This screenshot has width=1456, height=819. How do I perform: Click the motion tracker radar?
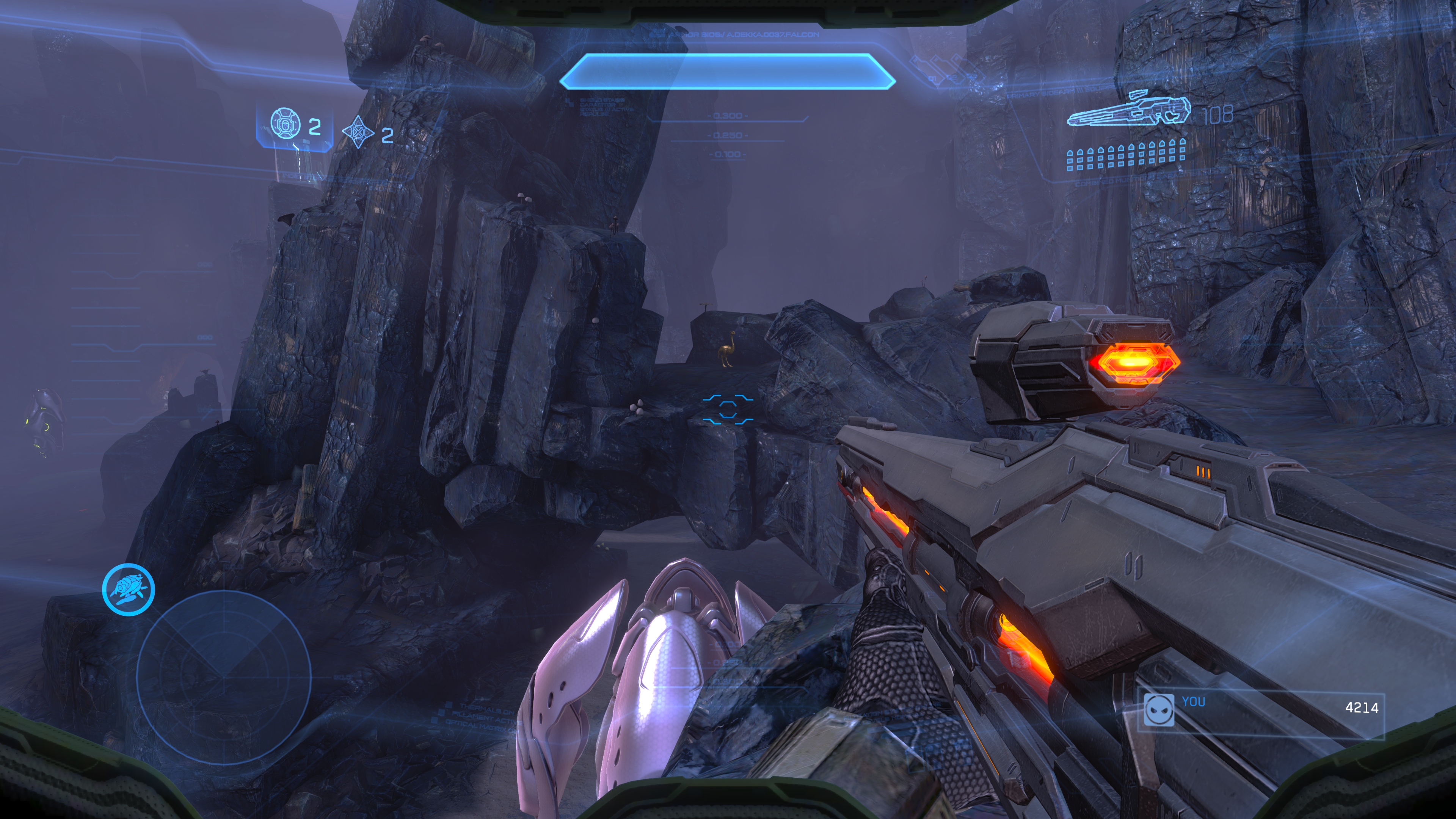[x=224, y=676]
